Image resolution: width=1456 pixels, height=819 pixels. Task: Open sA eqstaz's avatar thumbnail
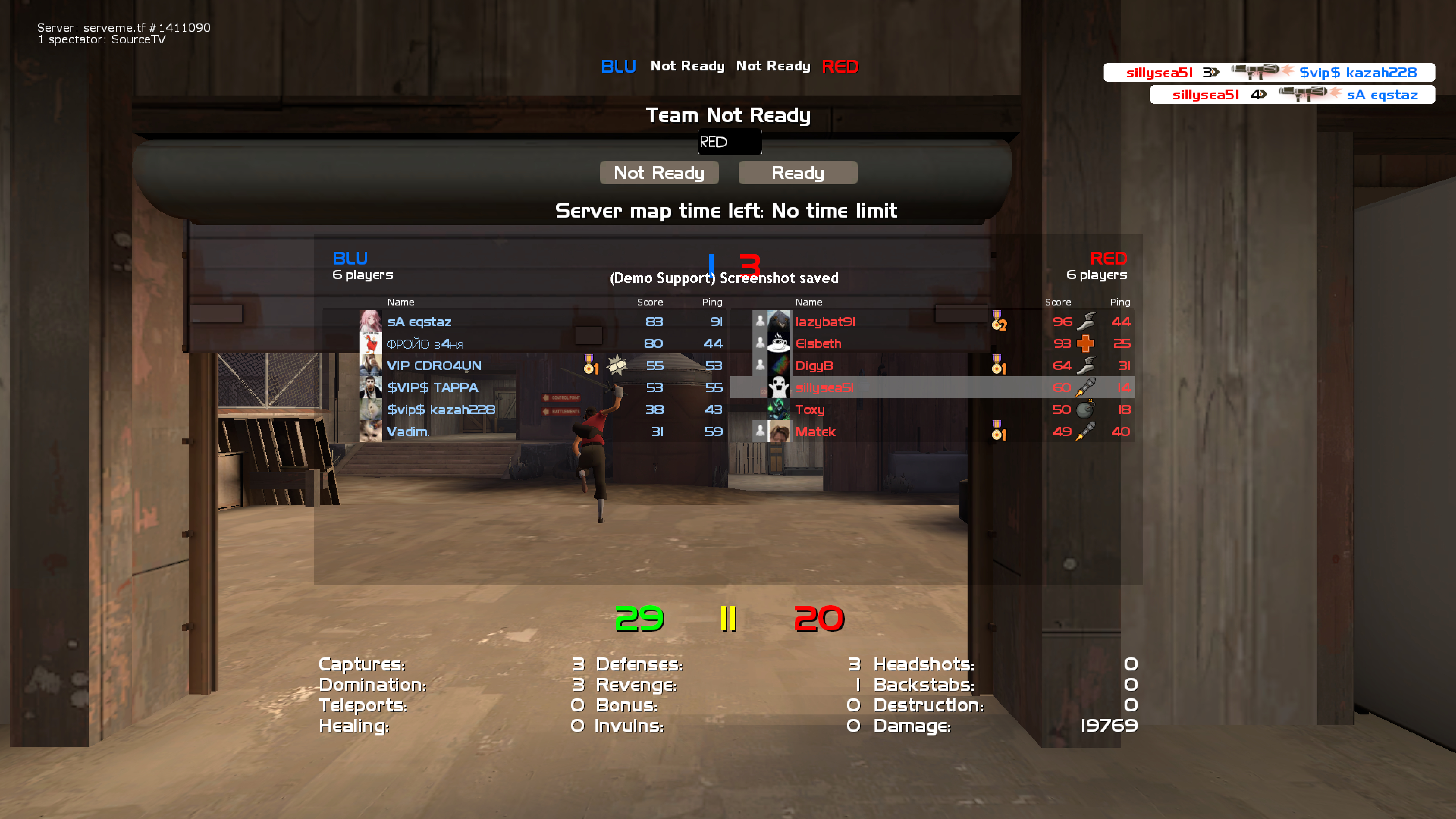370,322
